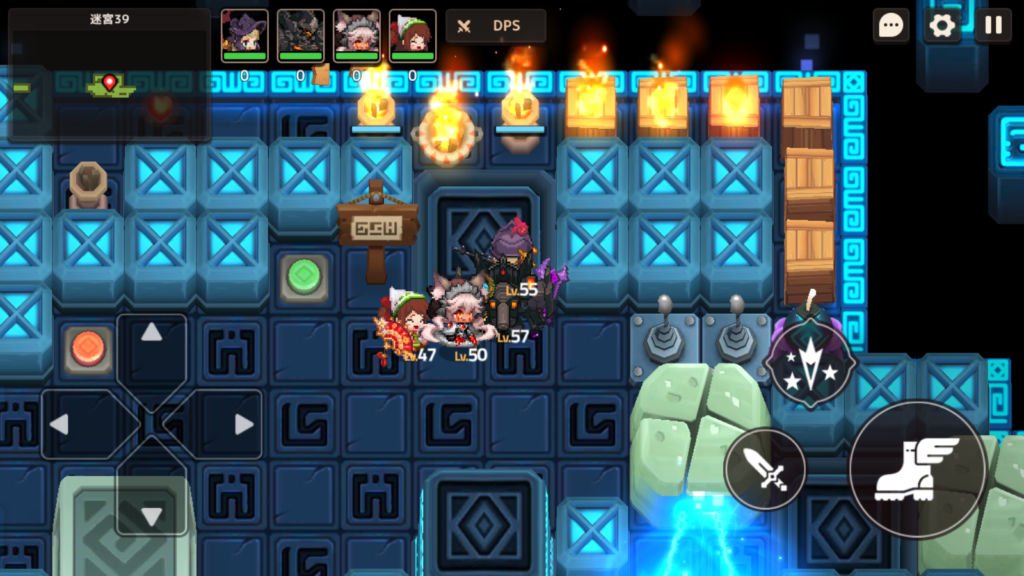Open the gear settings menu
This screenshot has height=576, width=1024.
tap(942, 26)
